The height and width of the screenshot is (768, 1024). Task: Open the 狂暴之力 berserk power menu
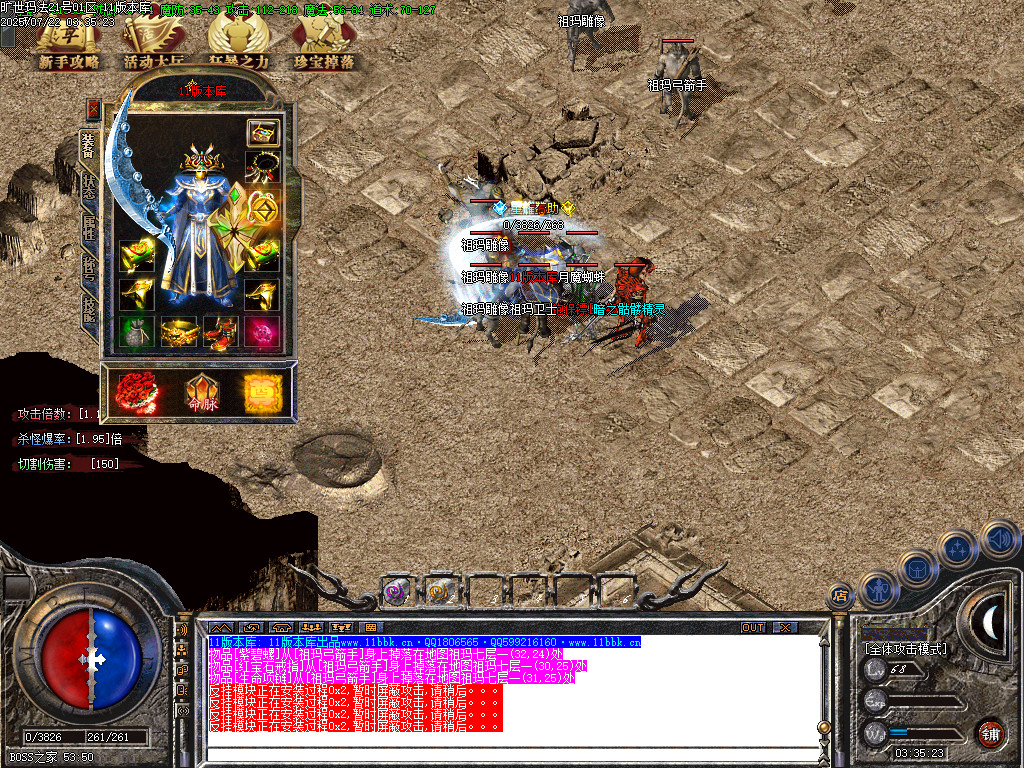[238, 45]
